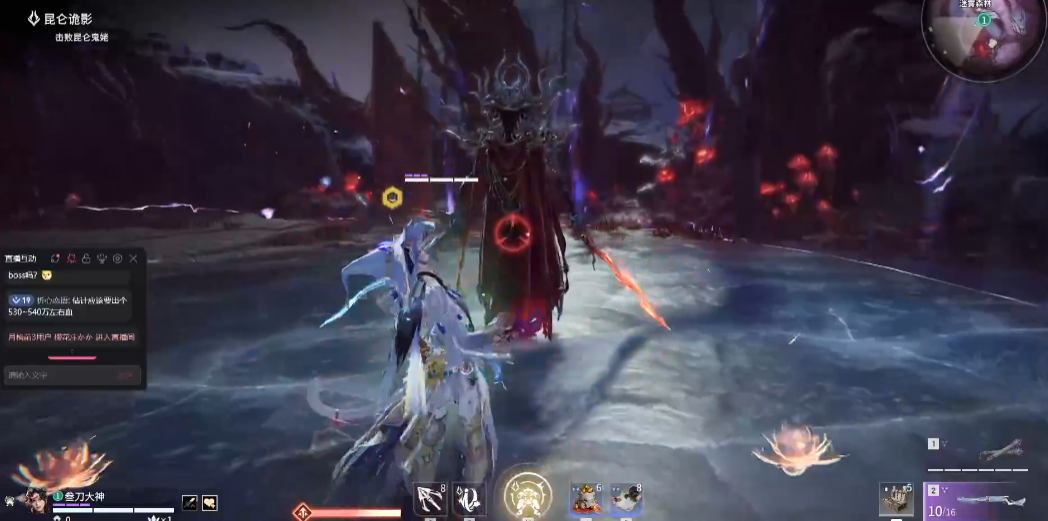
Task: Use the red-hatted figure item with count 6
Action: pos(585,498)
